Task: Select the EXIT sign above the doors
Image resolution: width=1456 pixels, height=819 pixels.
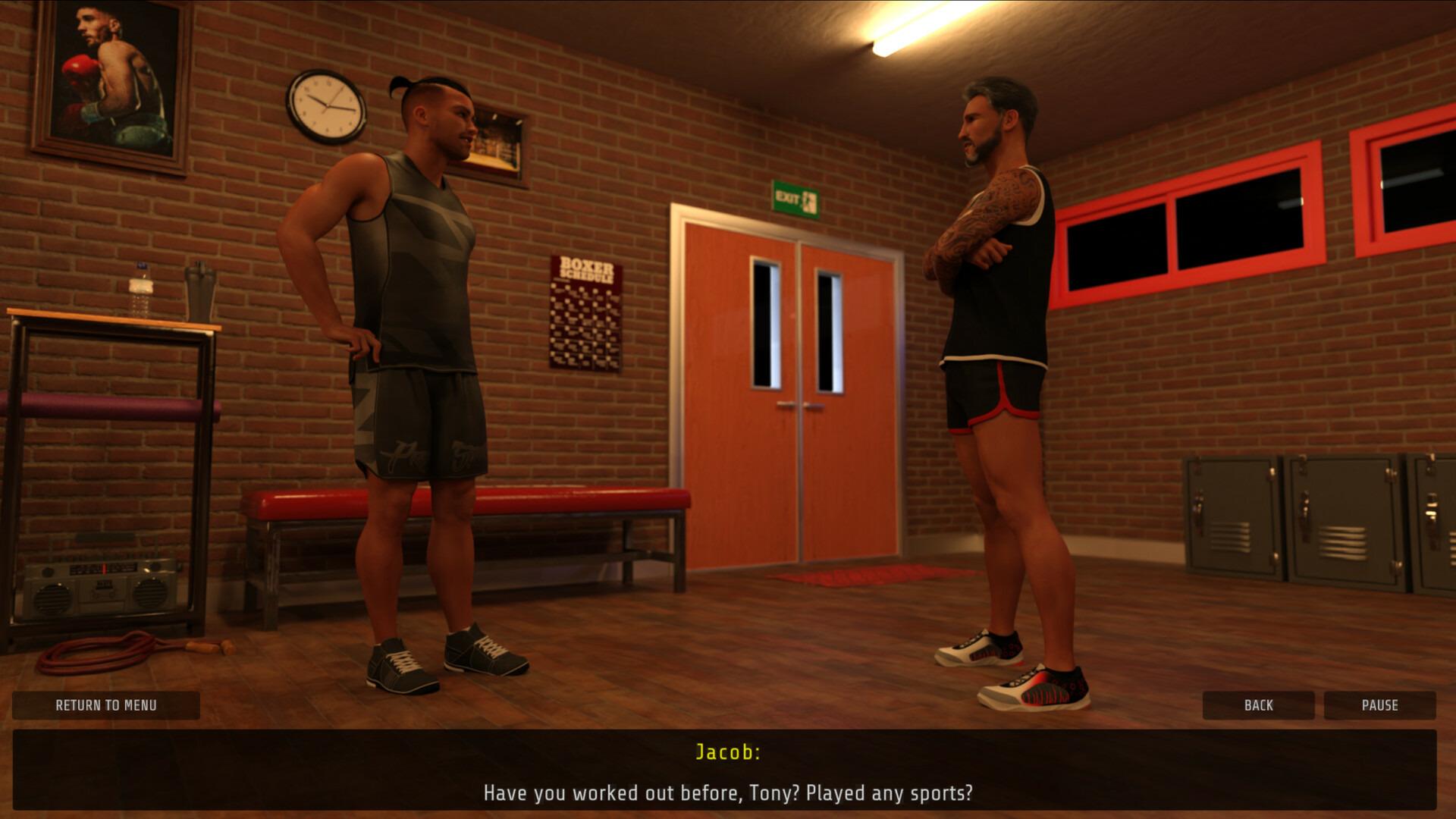Action: tap(795, 196)
